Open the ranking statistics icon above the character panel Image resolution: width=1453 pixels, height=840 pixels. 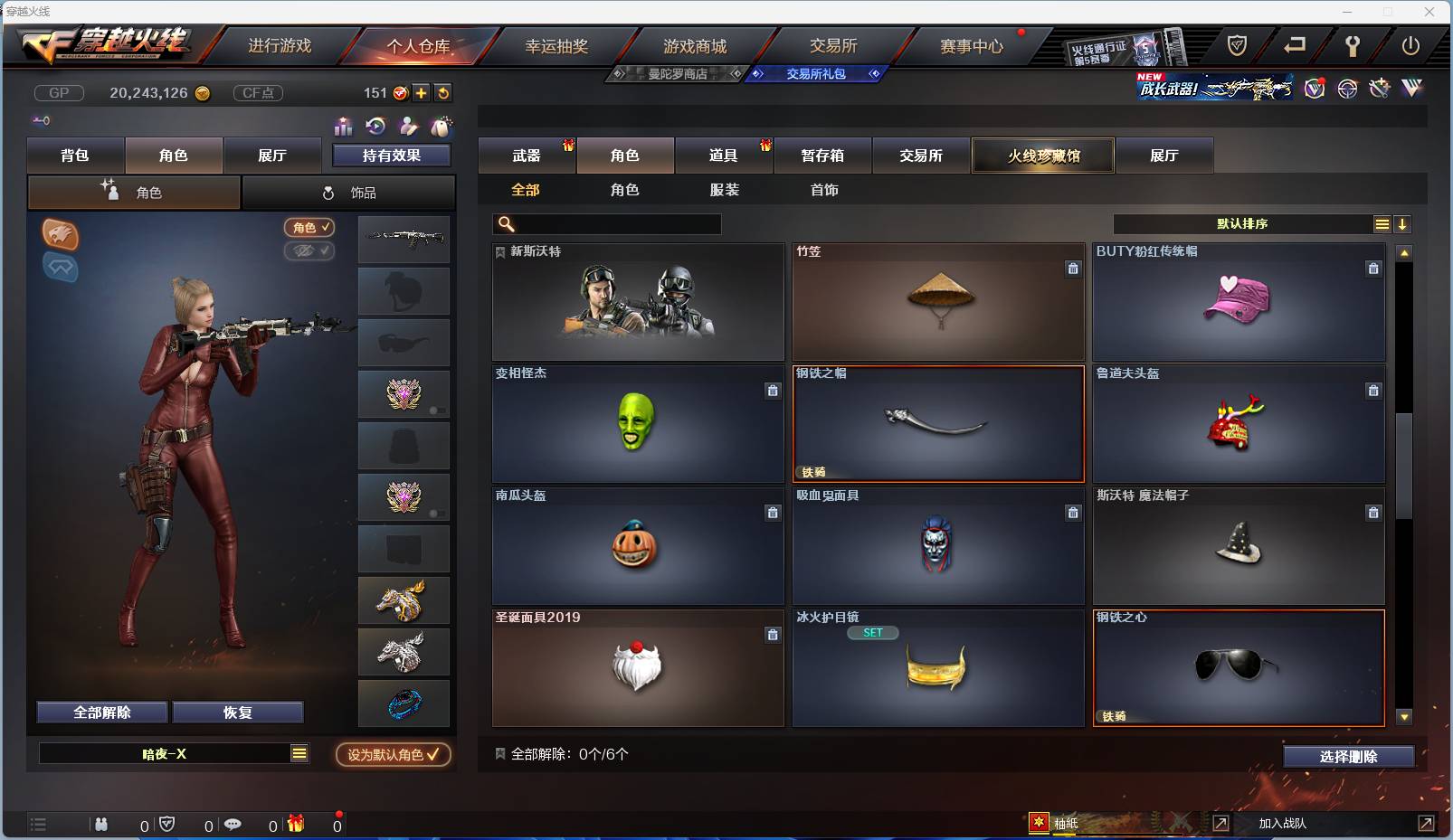(x=344, y=127)
